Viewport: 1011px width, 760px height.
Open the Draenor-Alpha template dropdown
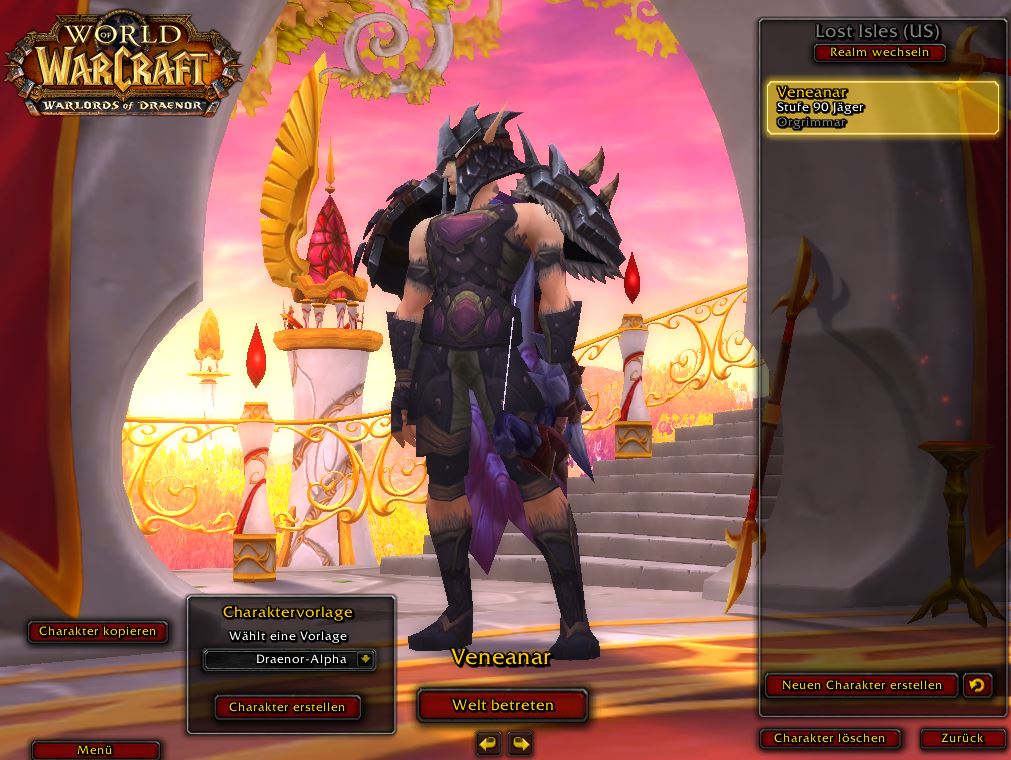pos(365,659)
